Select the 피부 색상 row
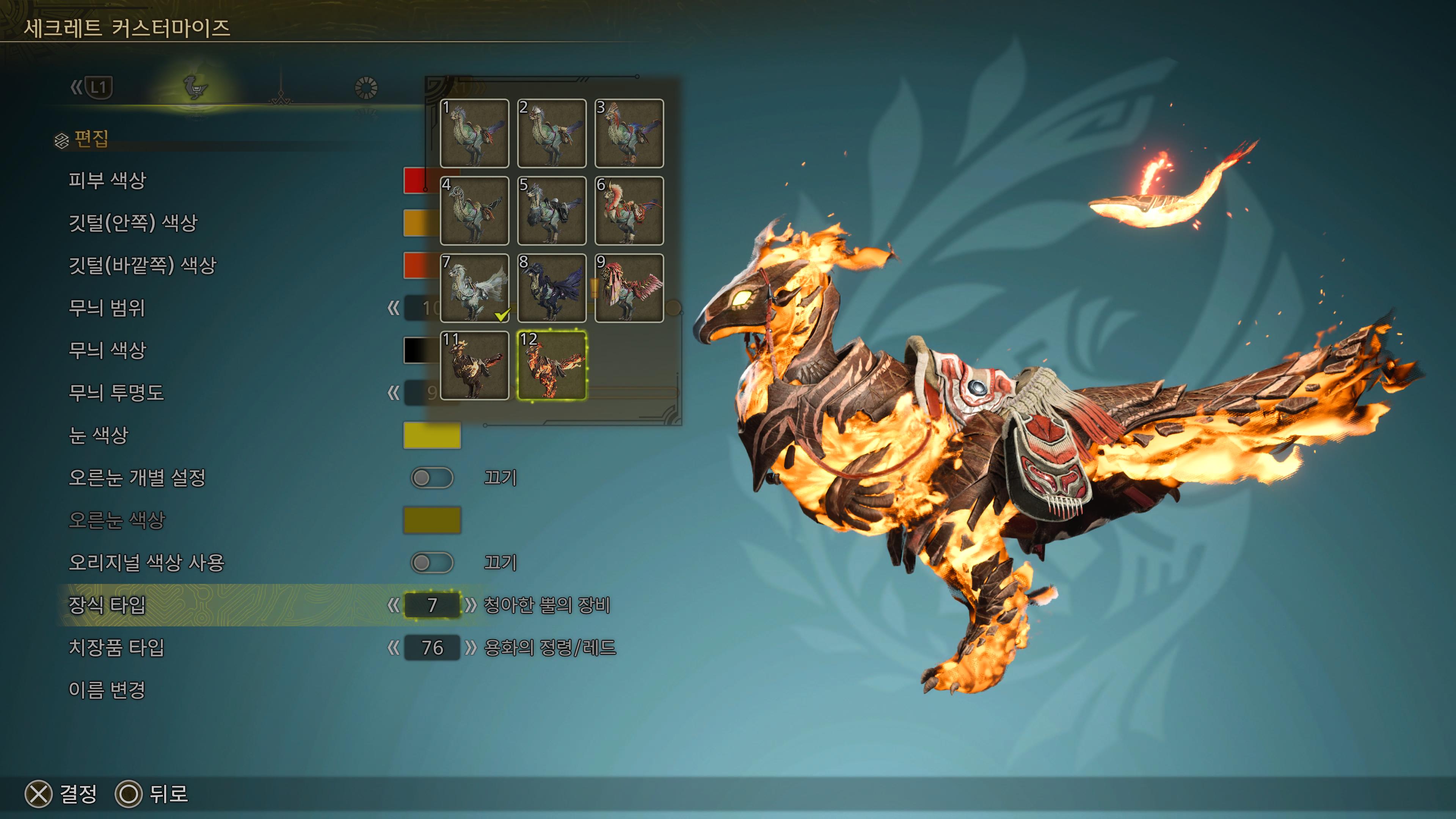1456x819 pixels. tap(107, 181)
